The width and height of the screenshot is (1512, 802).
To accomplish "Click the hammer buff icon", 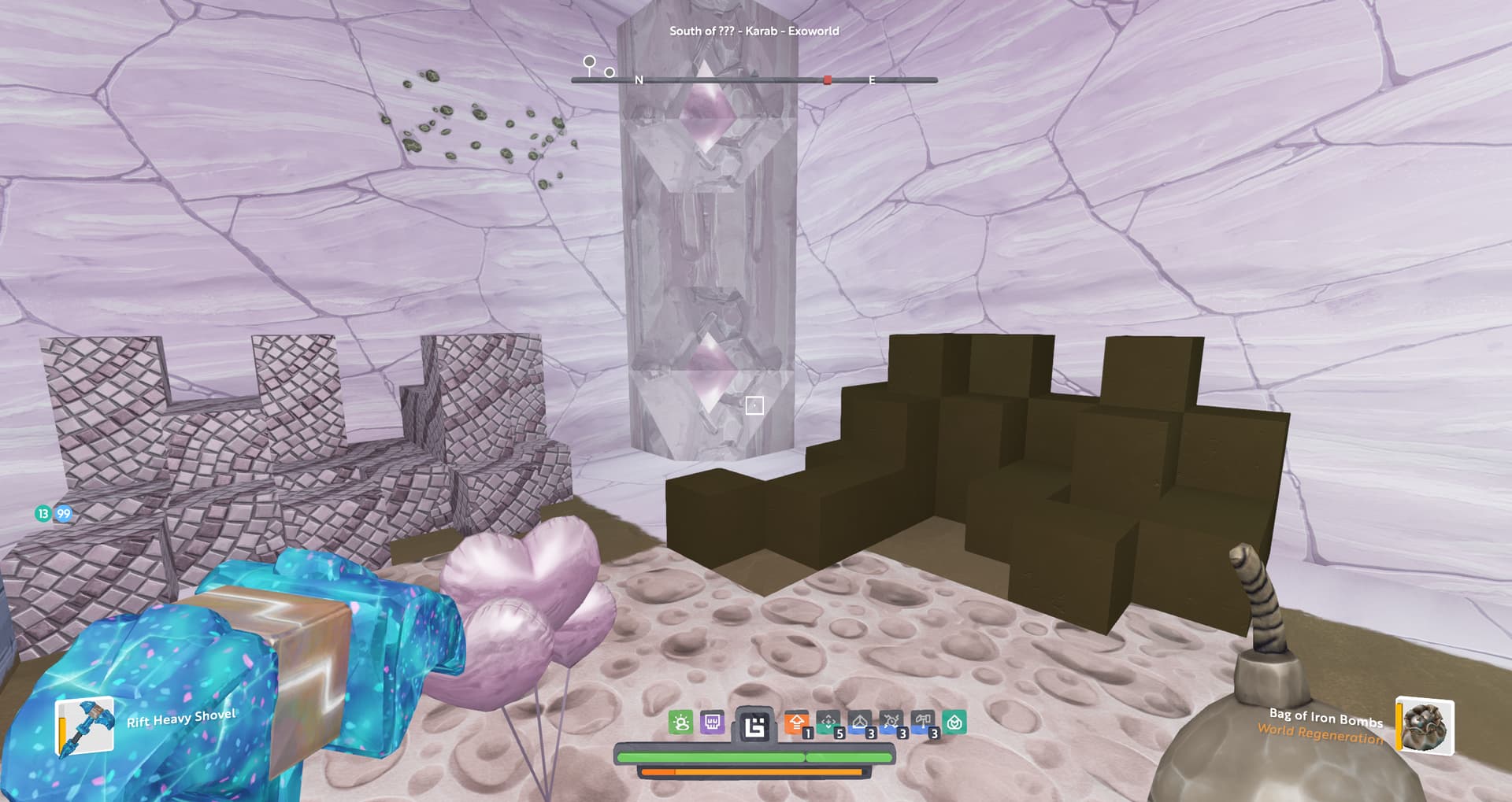I will [x=923, y=723].
